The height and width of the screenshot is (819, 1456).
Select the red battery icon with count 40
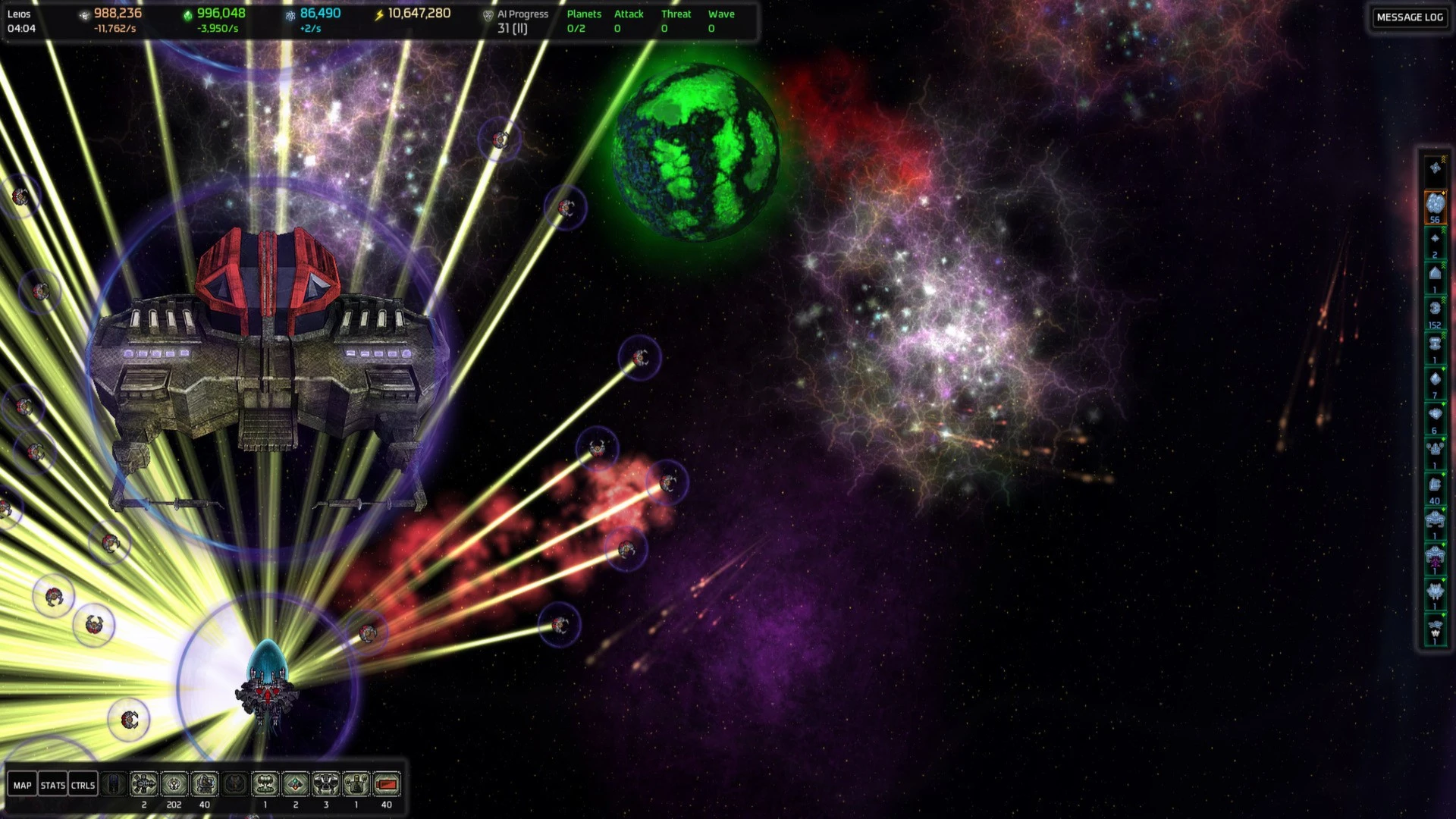click(x=387, y=784)
